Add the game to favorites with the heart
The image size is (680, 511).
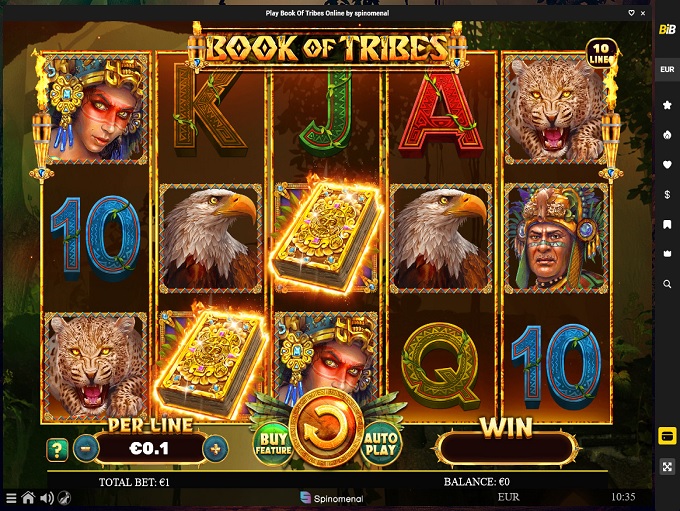tap(631, 13)
